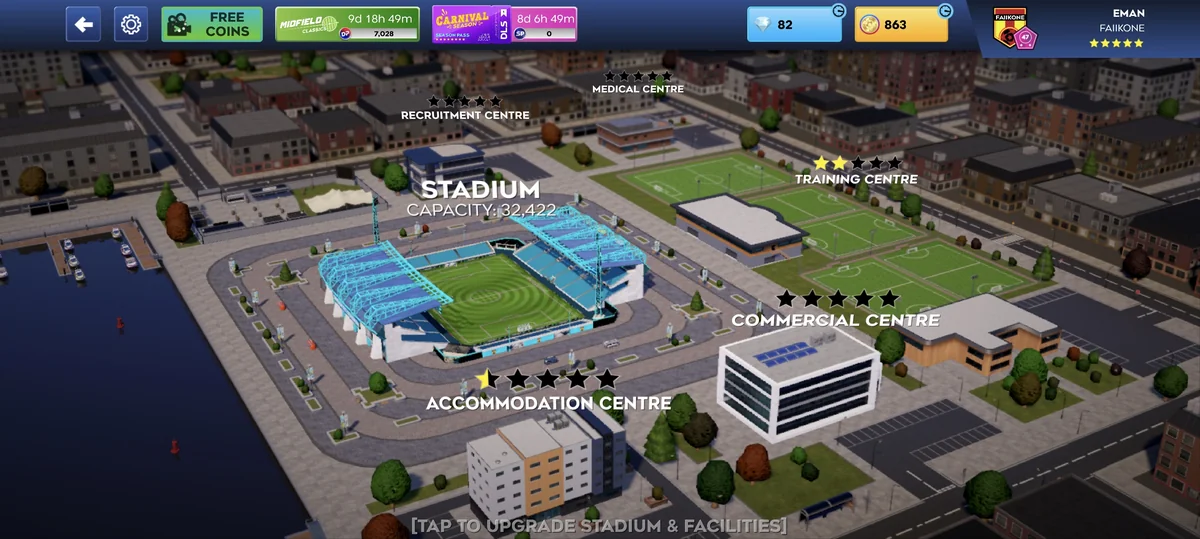
Task: Select the Stadium to upgrade it
Action: pyautogui.click(x=481, y=290)
